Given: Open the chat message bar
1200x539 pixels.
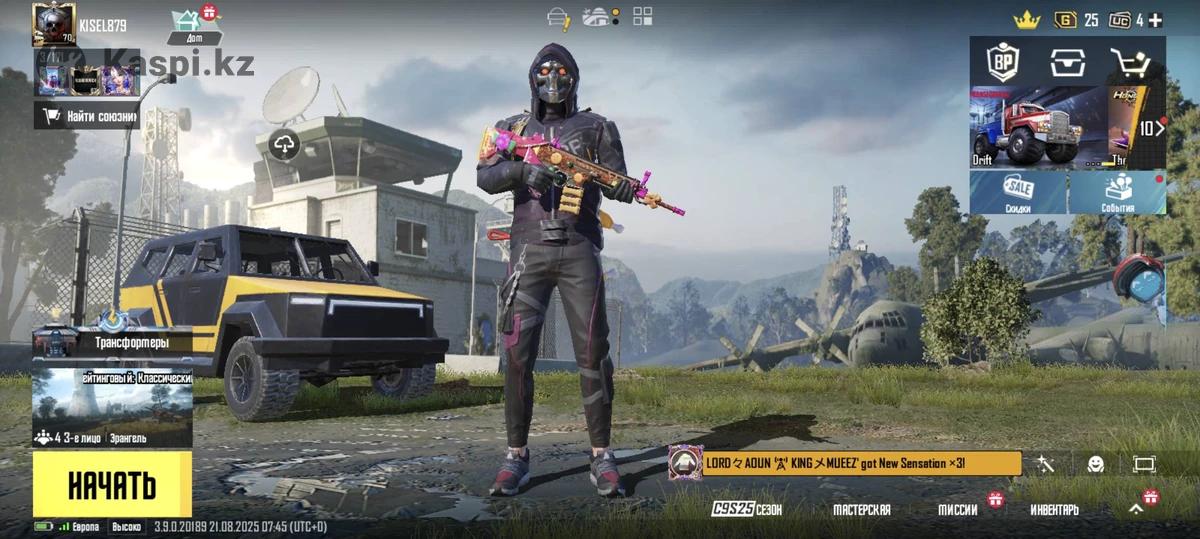Looking at the screenshot, I should [x=845, y=463].
